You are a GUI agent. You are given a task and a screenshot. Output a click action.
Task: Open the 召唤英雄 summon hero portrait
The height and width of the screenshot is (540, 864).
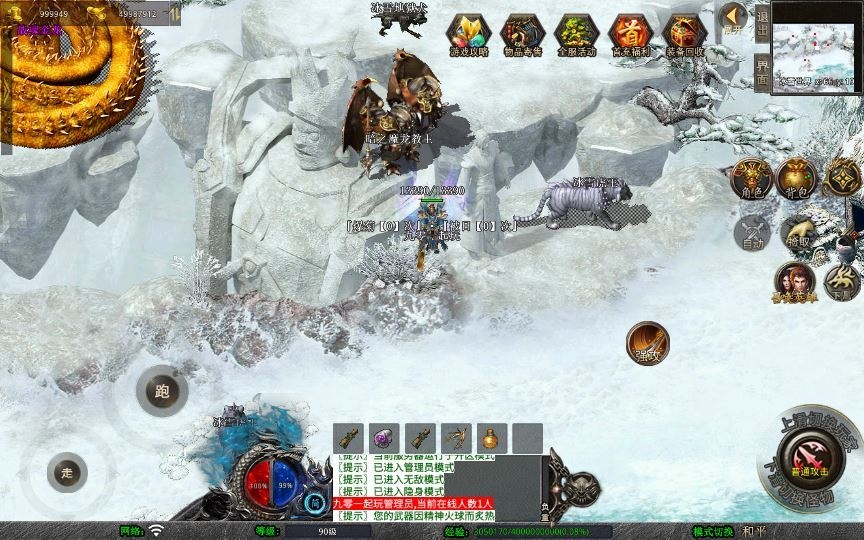794,282
